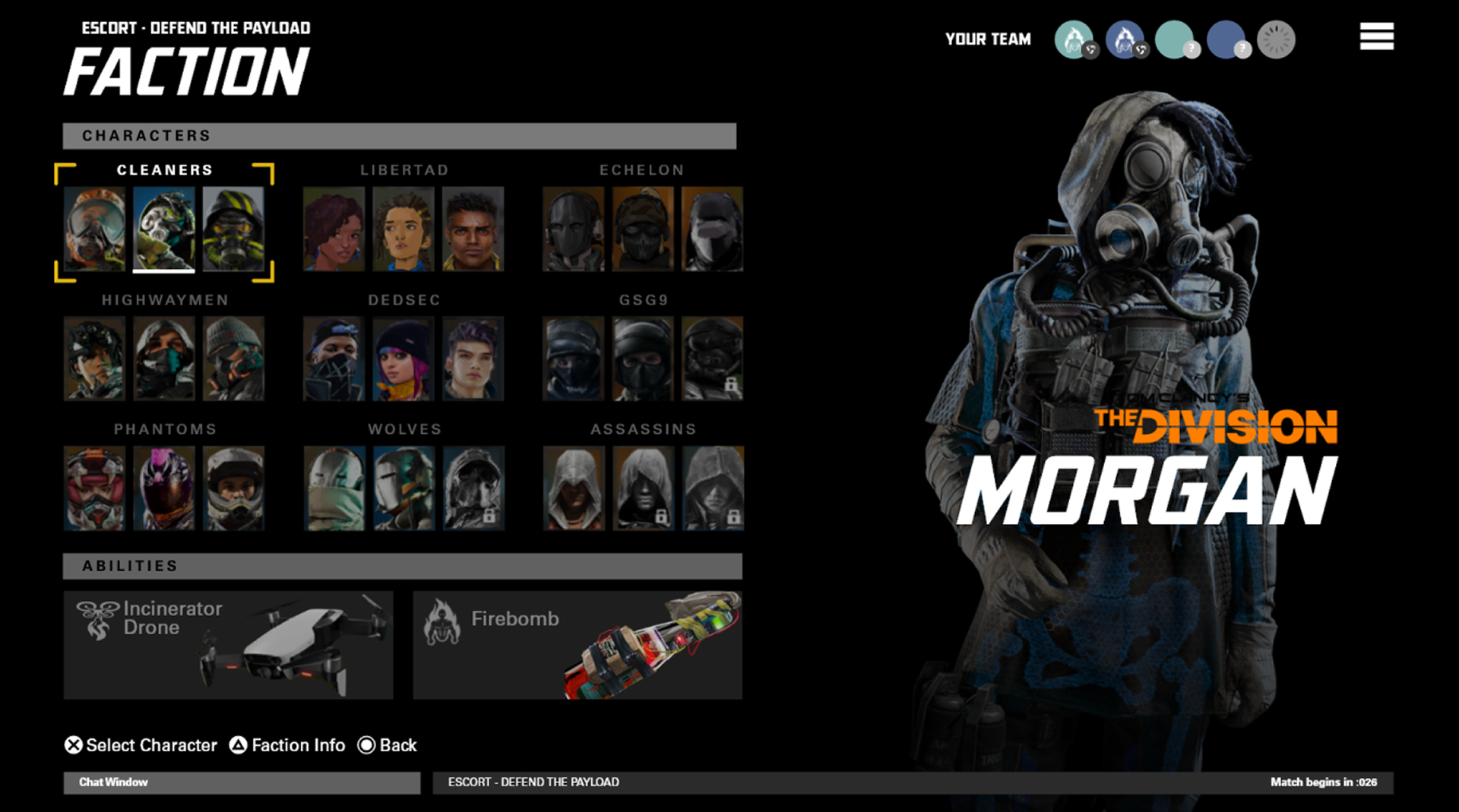Click the question mark on blue teammate slot
This screenshot has height=812, width=1459.
[1243, 49]
